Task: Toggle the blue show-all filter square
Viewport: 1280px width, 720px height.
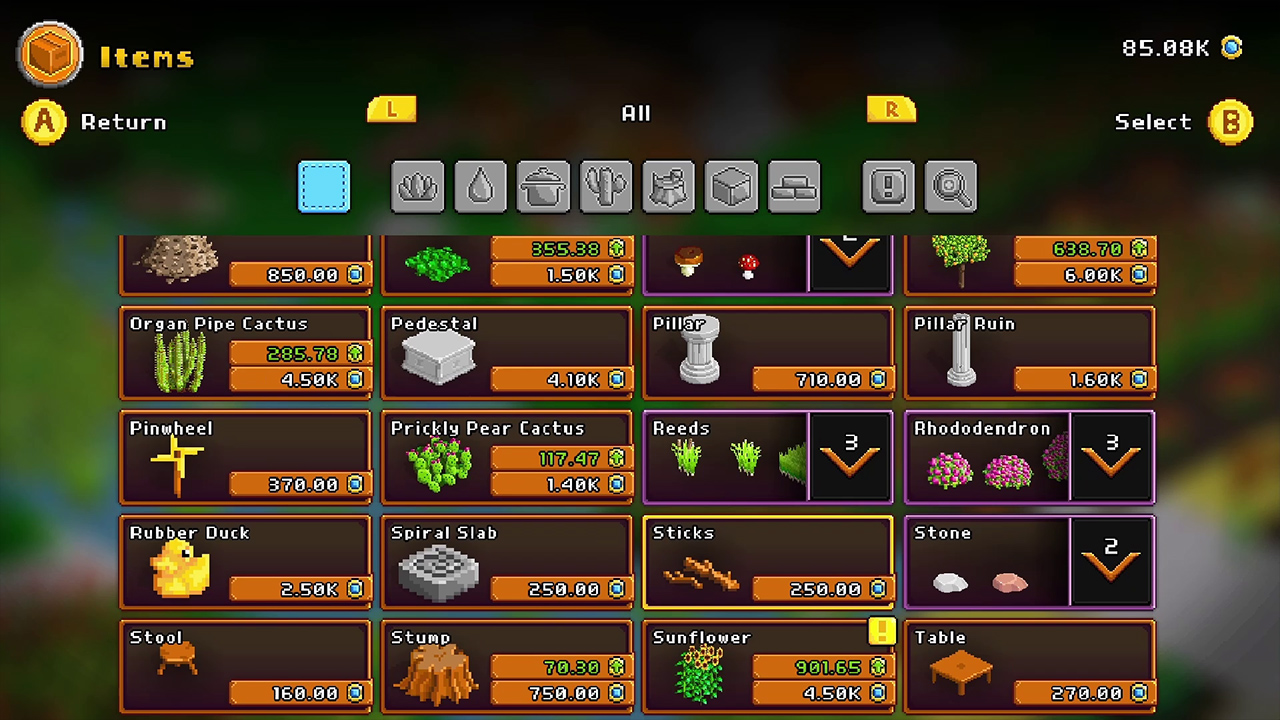Action: 323,187
